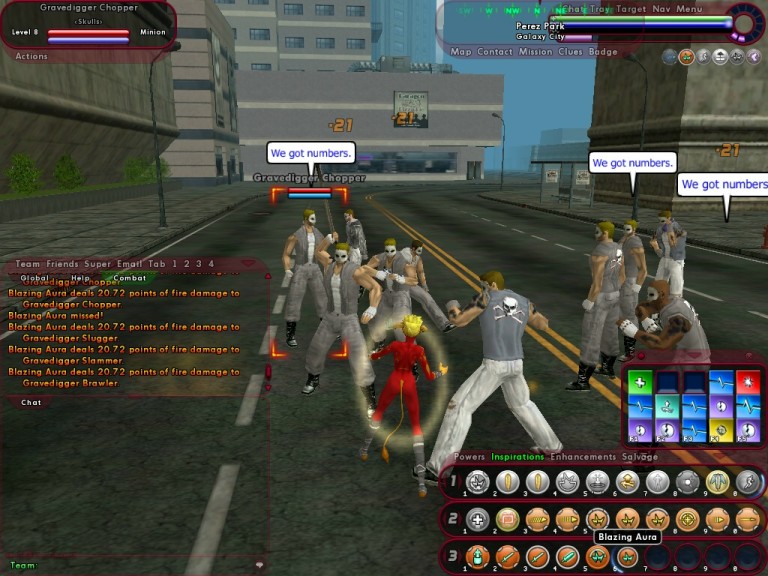
Task: Switch to the Global chat tab
Action: pyautogui.click(x=34, y=278)
